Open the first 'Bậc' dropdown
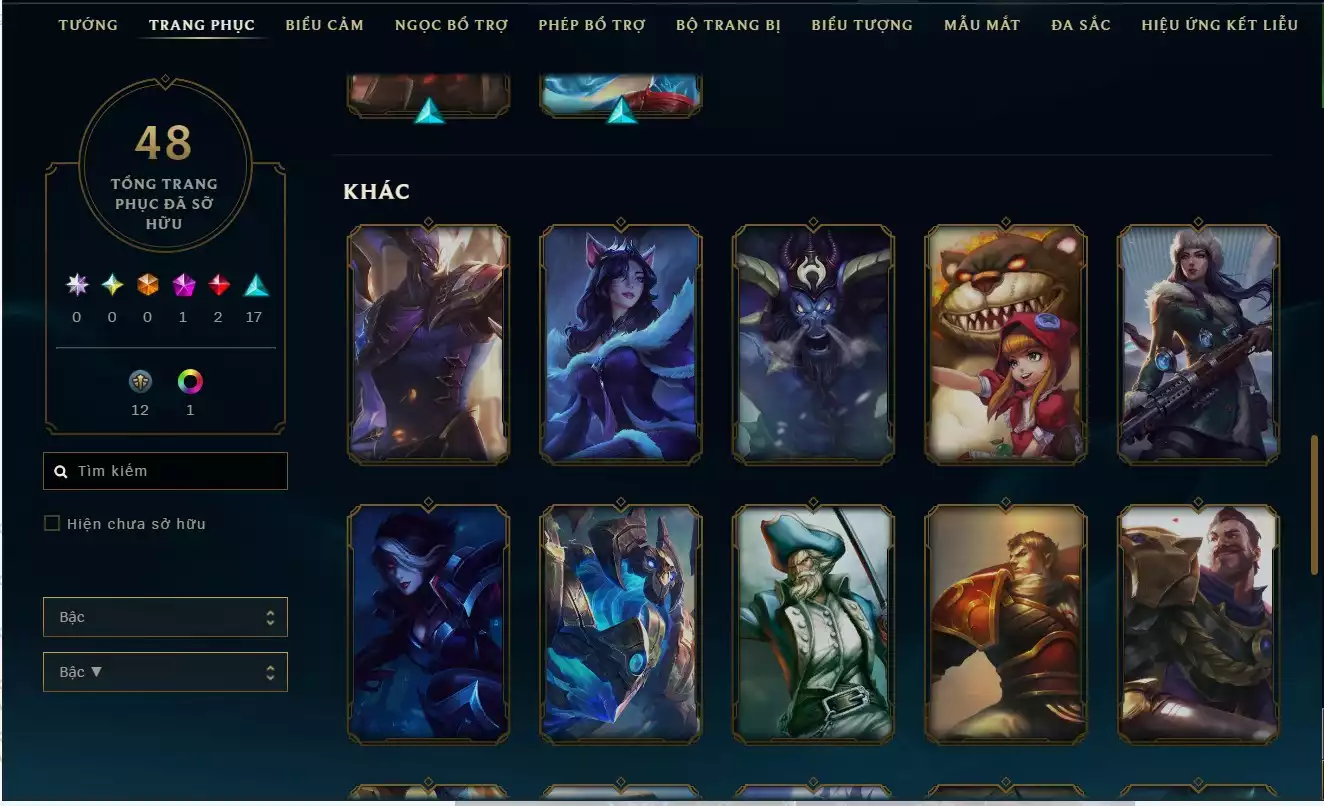The height and width of the screenshot is (806, 1324). tap(165, 617)
